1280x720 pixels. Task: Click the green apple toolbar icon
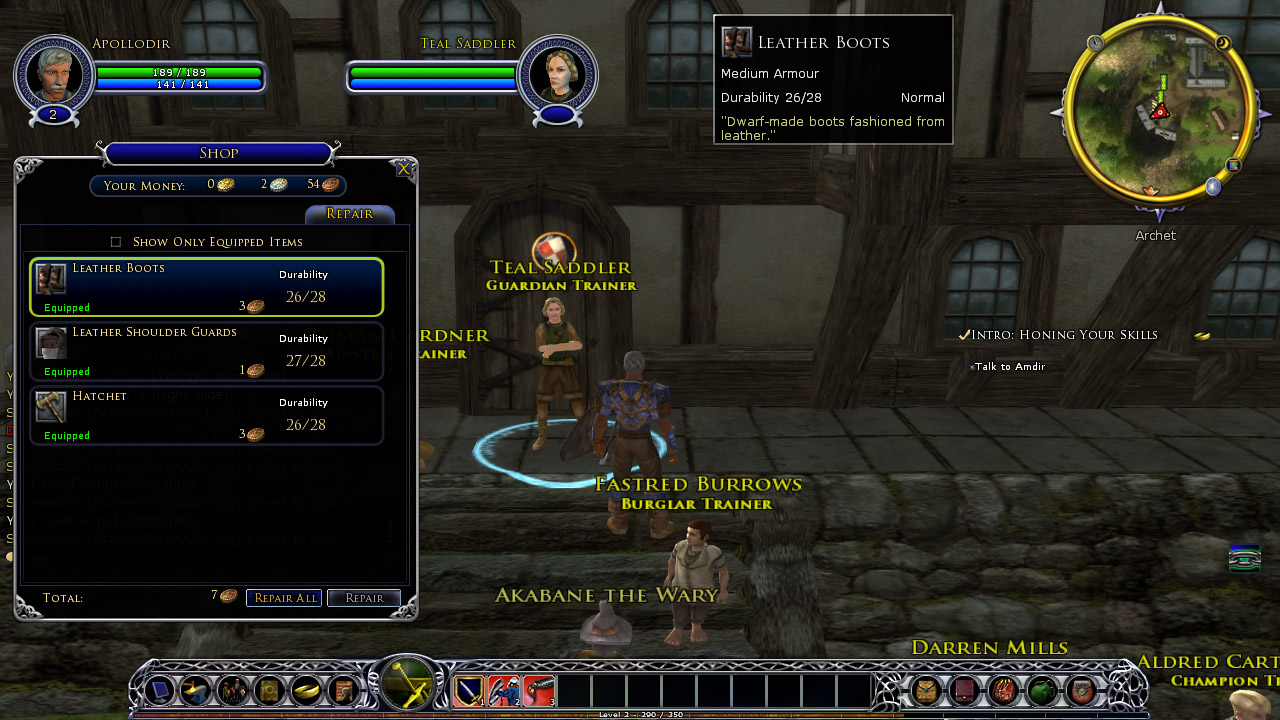[1042, 690]
